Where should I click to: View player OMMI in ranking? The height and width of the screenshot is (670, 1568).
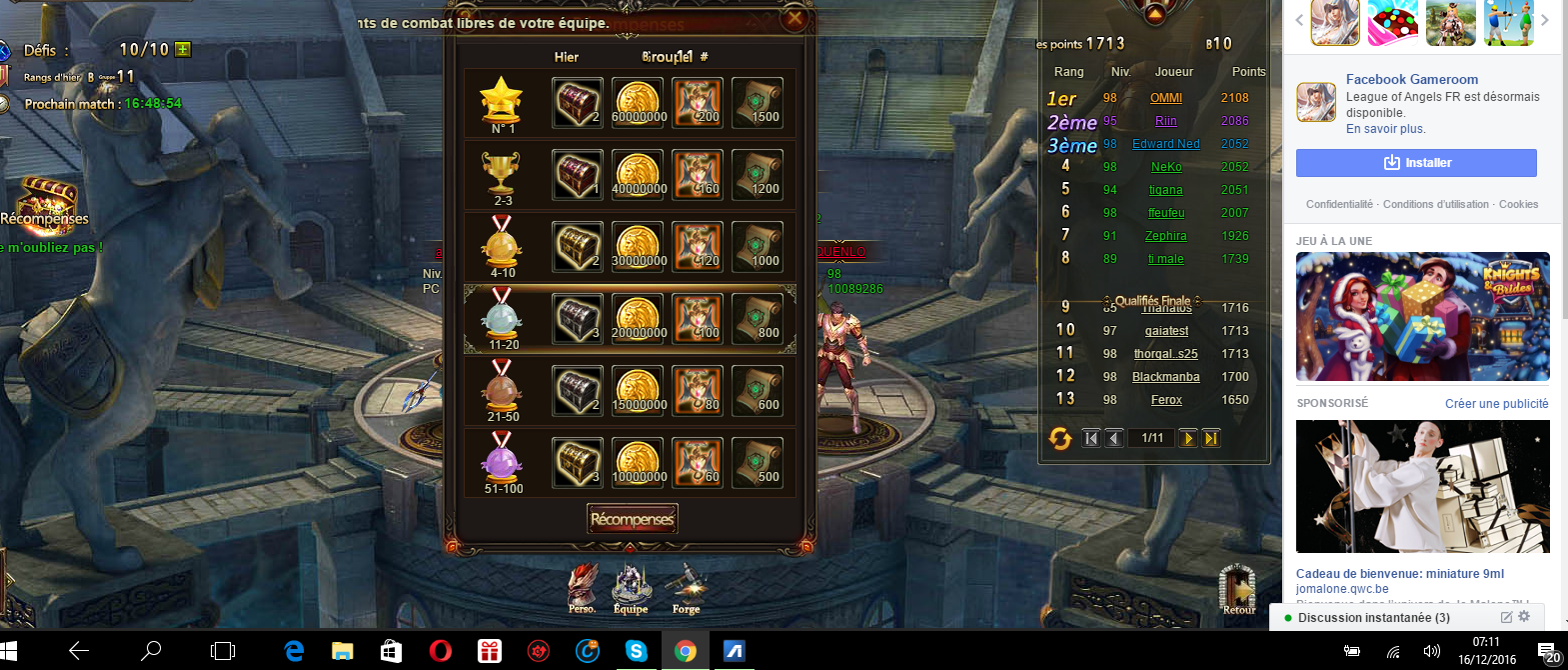tap(1166, 98)
